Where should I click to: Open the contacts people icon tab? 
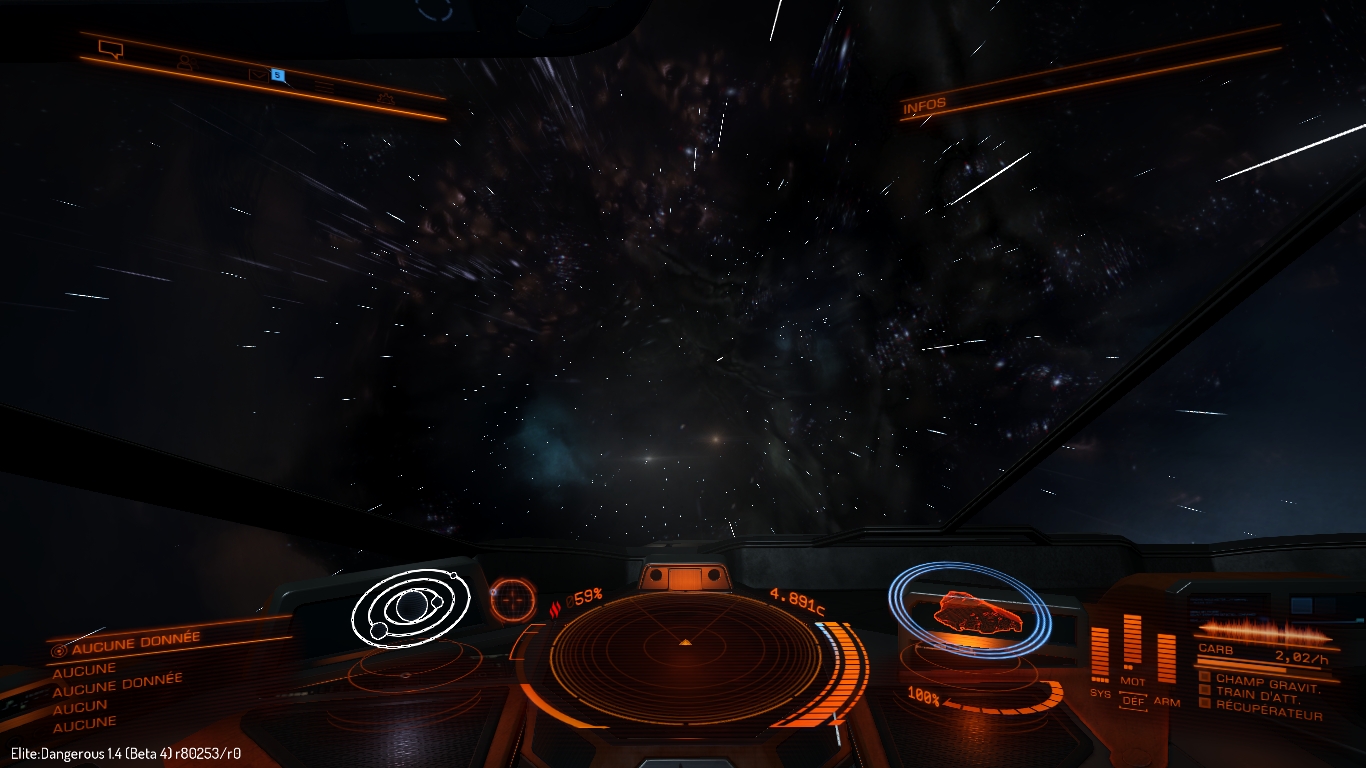pyautogui.click(x=185, y=63)
